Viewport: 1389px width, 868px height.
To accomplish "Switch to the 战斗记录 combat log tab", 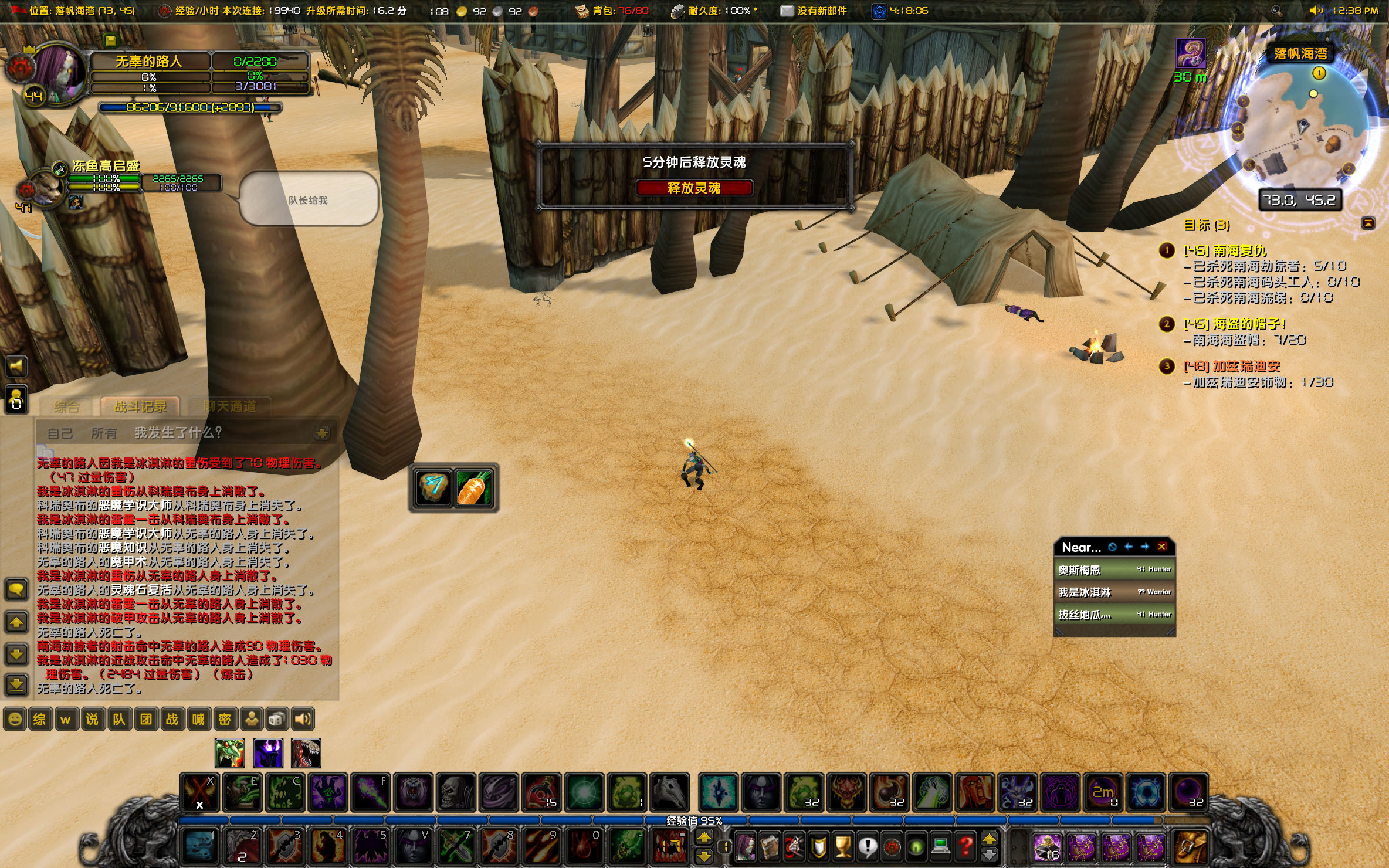I will point(140,406).
